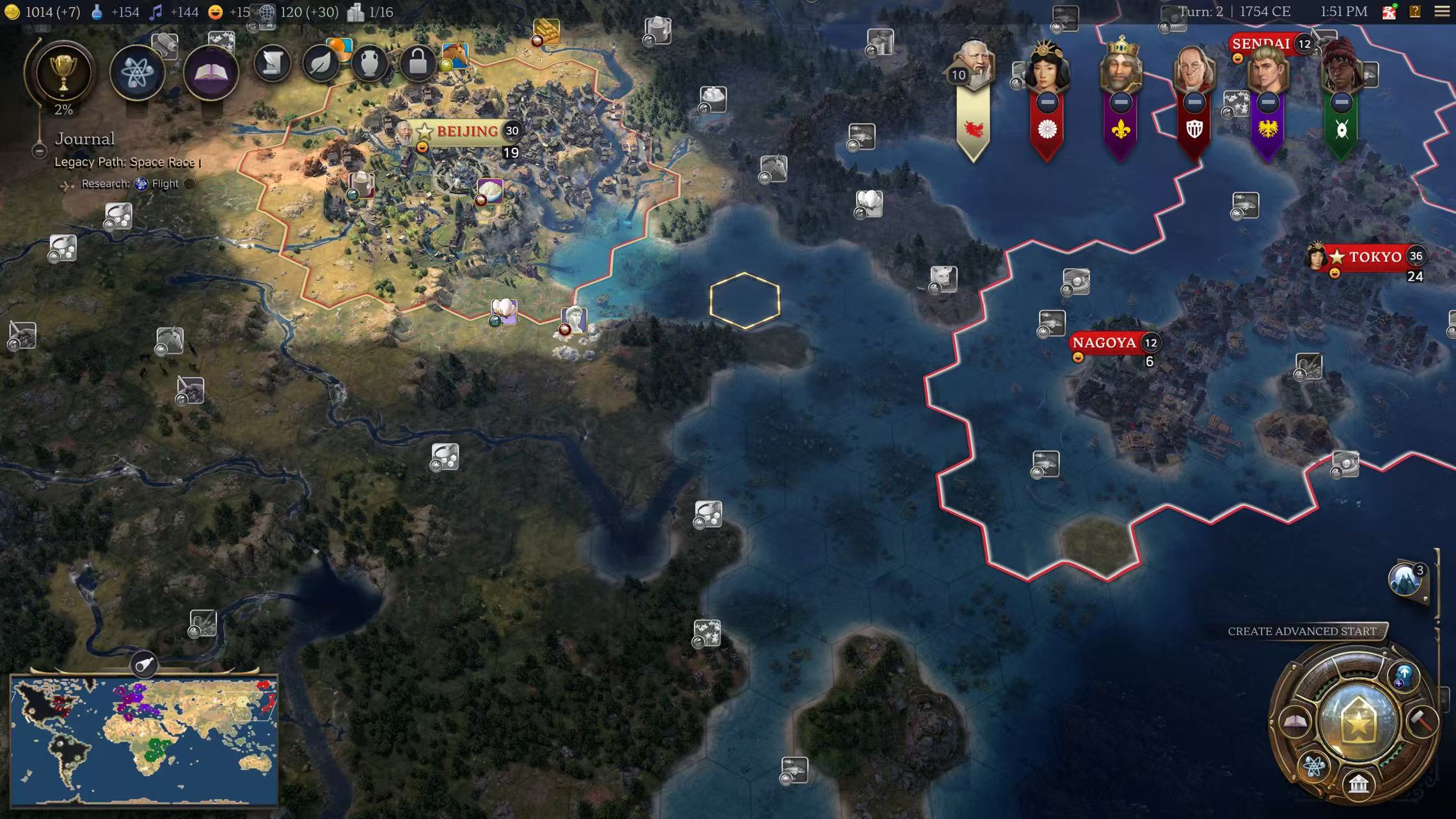Viewport: 1456px width, 819px height.
Task: Open the victory progress trophy panel
Action: click(63, 71)
